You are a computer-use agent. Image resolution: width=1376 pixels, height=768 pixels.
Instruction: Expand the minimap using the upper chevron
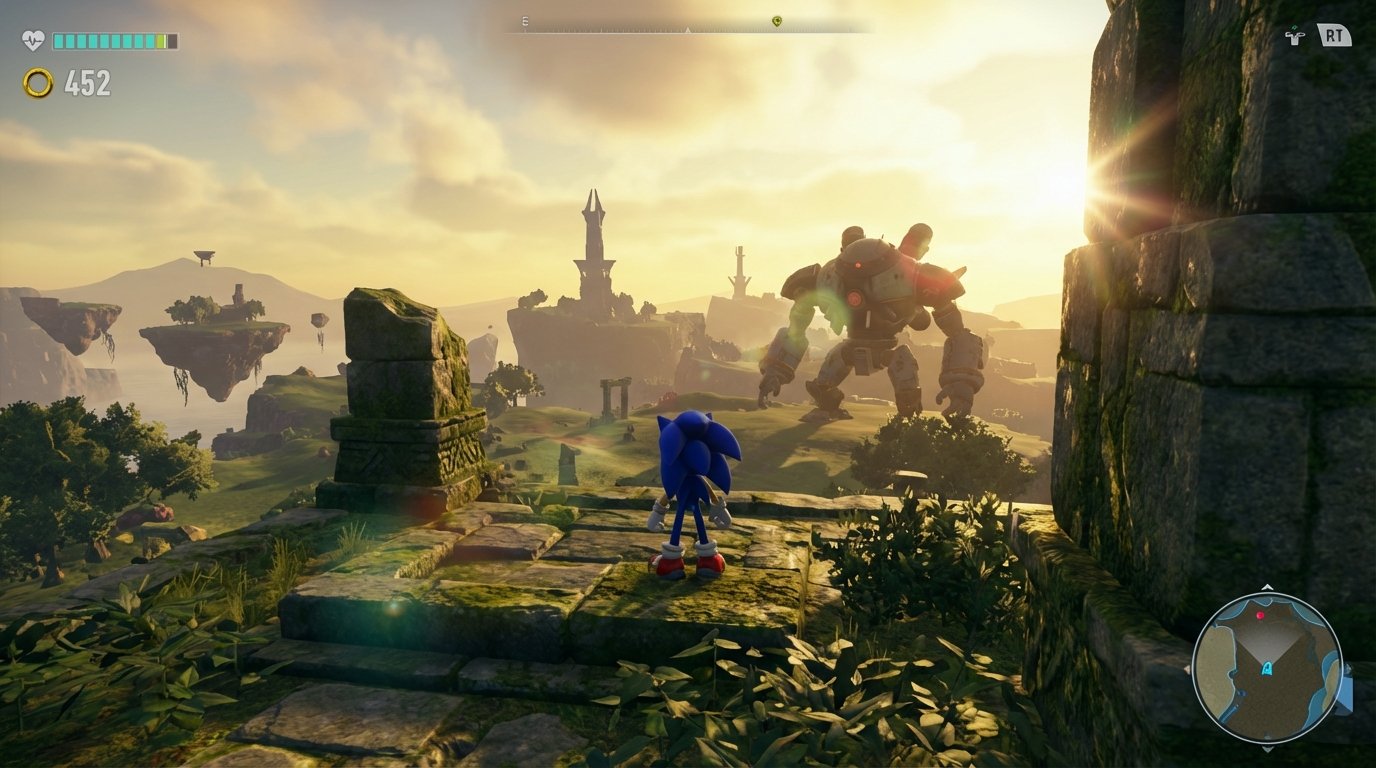pyautogui.click(x=1266, y=586)
